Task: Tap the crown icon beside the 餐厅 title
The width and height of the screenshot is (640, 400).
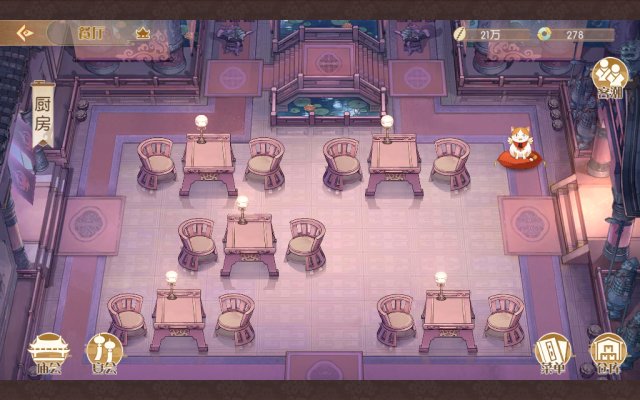Action: [142, 33]
